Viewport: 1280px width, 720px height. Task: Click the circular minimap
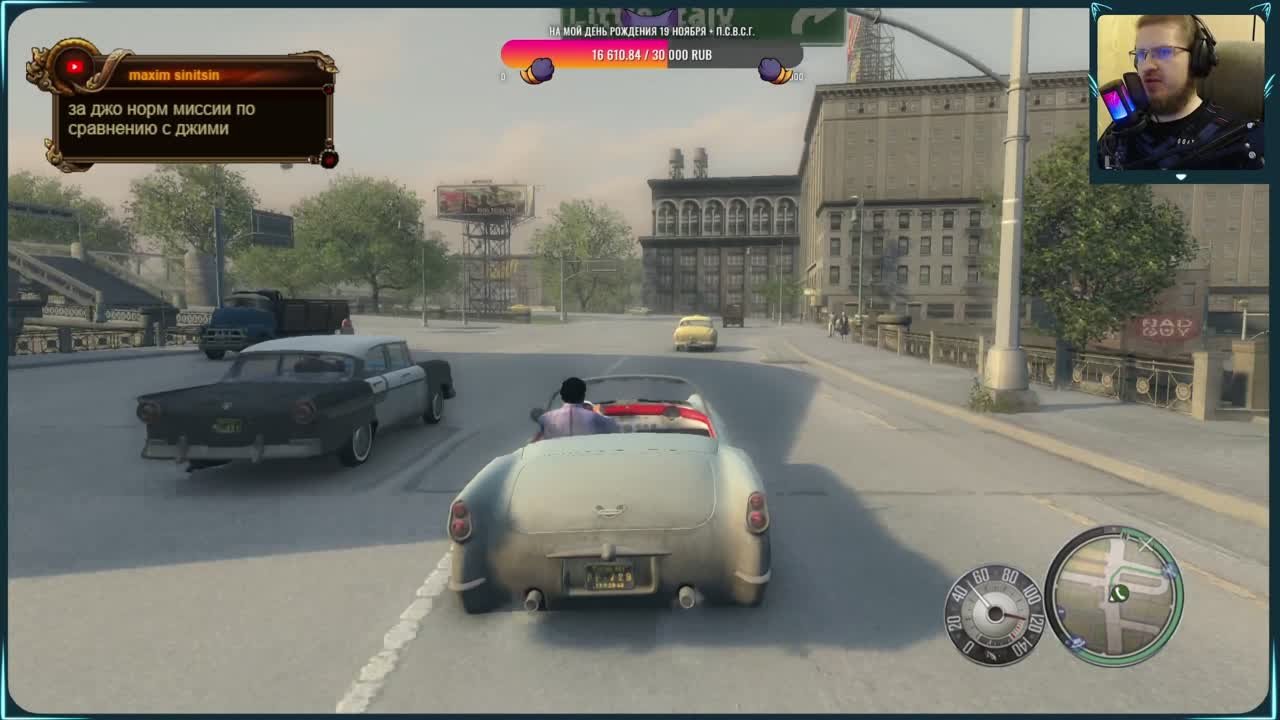(x=1113, y=596)
